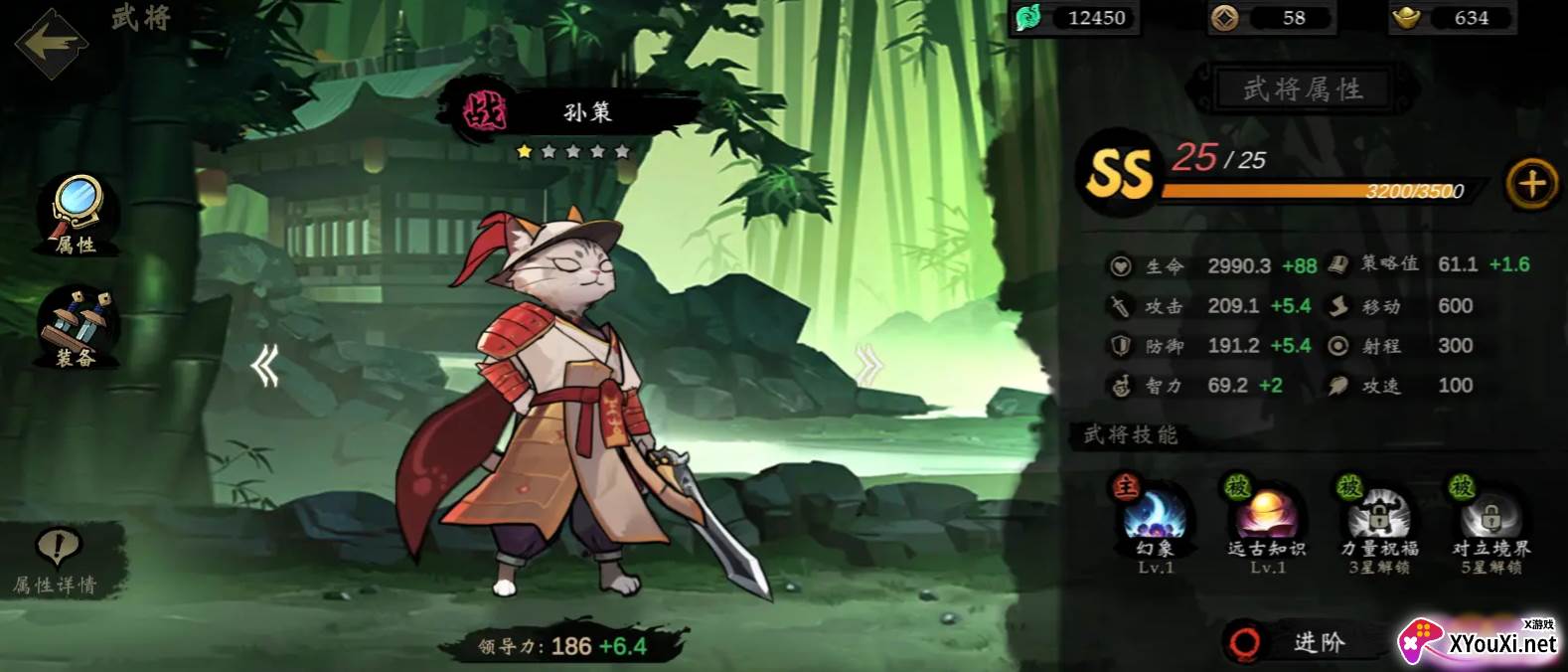Tap the 进阶 advance button
The width and height of the screenshot is (1568, 672).
pyautogui.click(x=1302, y=642)
